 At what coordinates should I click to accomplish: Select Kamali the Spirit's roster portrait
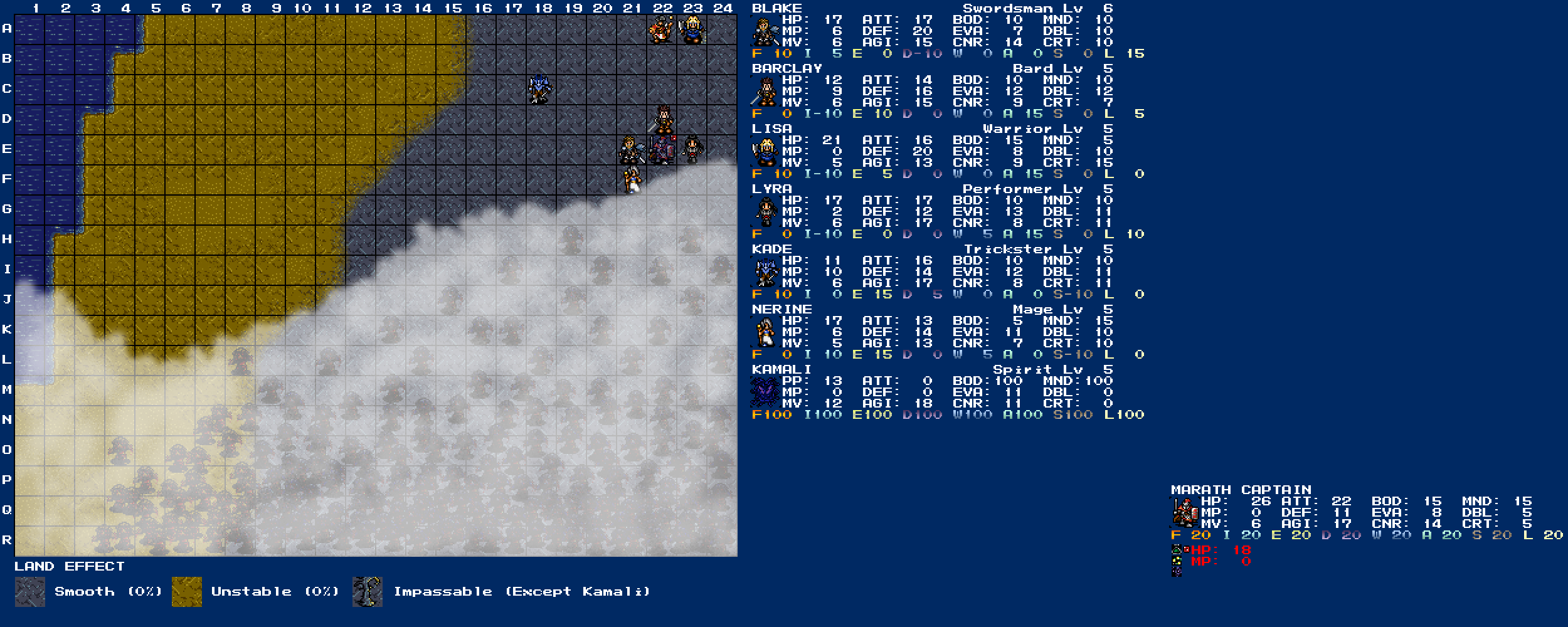[765, 393]
